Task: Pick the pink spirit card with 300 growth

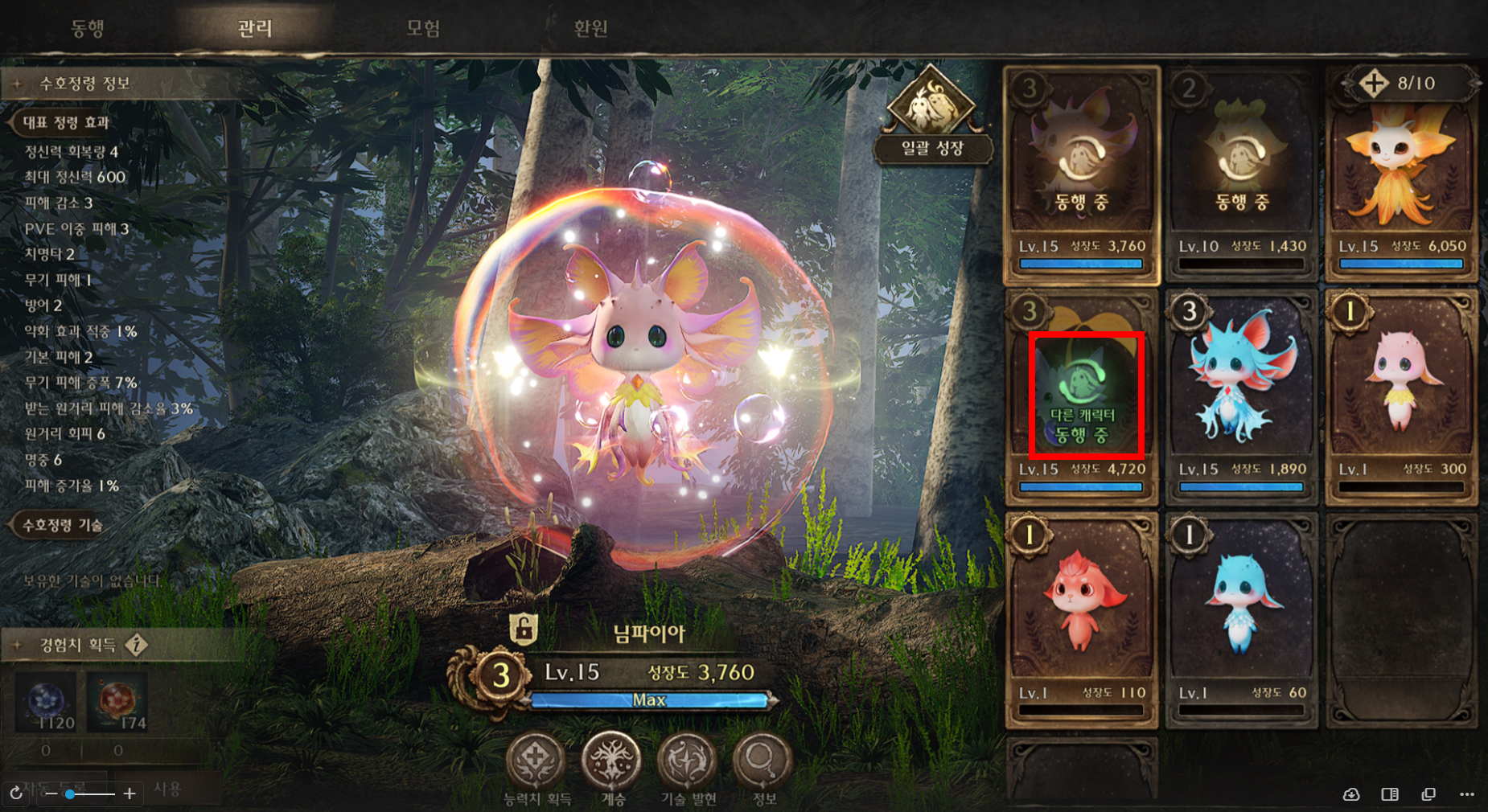Action: tap(1401, 394)
